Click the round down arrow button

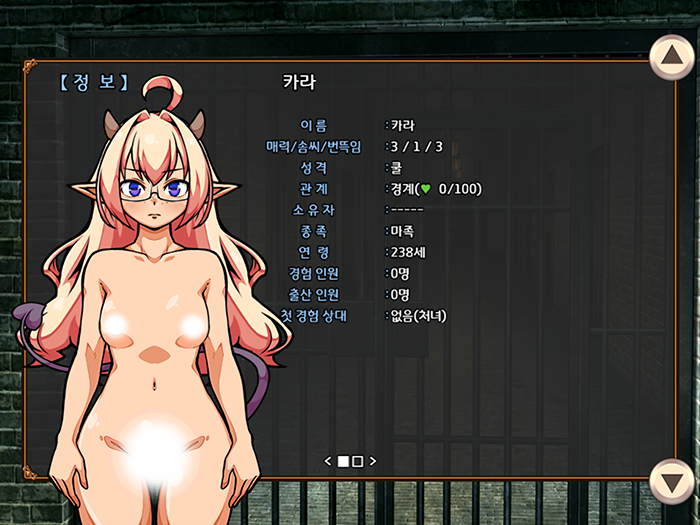[672, 482]
